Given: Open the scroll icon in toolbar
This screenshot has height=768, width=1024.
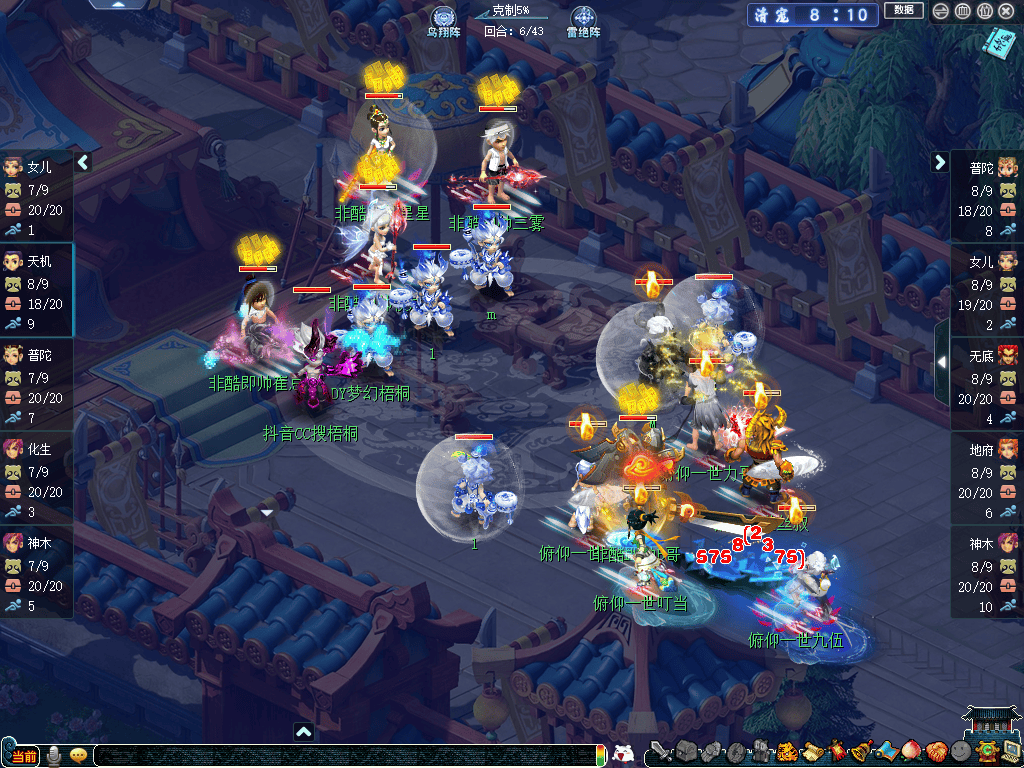Looking at the screenshot, I should pyautogui.click(x=810, y=752).
